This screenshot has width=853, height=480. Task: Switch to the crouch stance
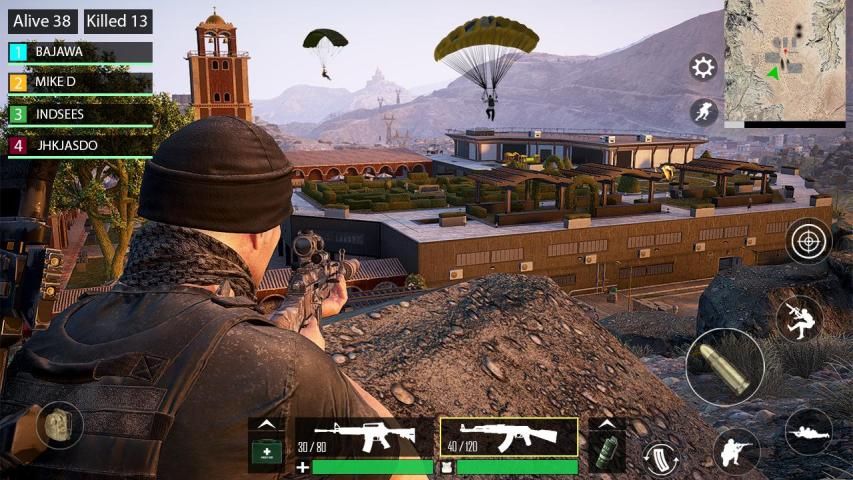736,451
